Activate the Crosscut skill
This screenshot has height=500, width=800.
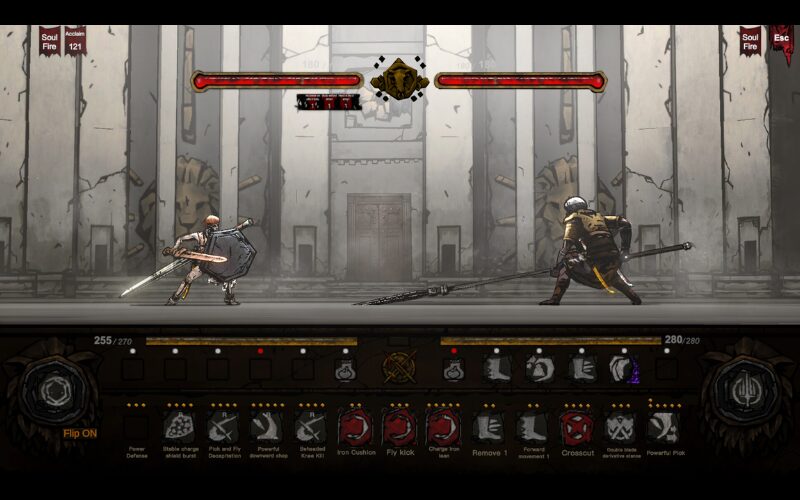tap(576, 428)
